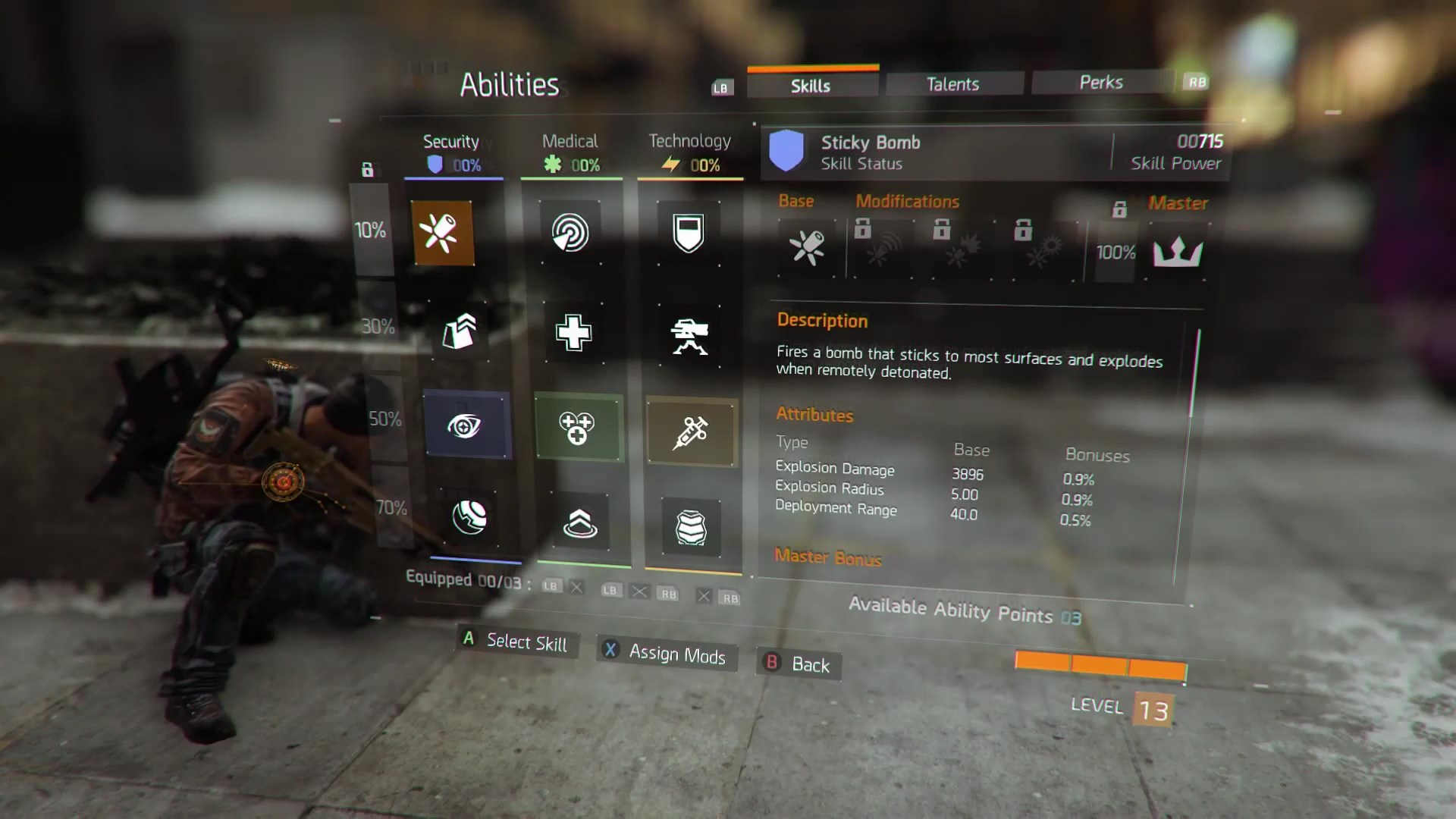Select the Seeker Mine sphere skill
This screenshot has height=819, width=1456.
pos(469,518)
